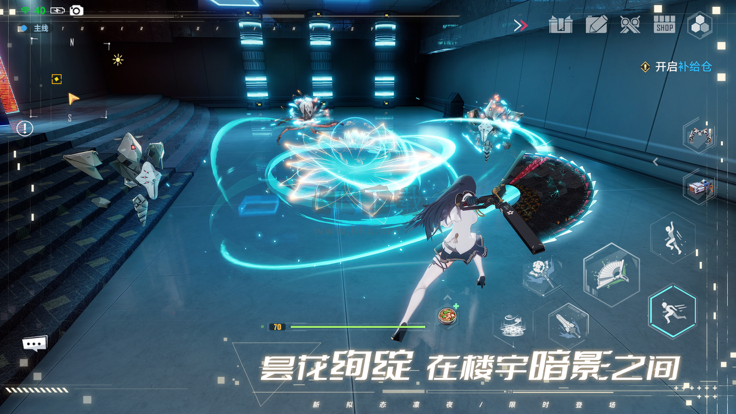The width and height of the screenshot is (736, 414).
Task: Open the supply crate hexagon icon
Action: (x=699, y=187)
